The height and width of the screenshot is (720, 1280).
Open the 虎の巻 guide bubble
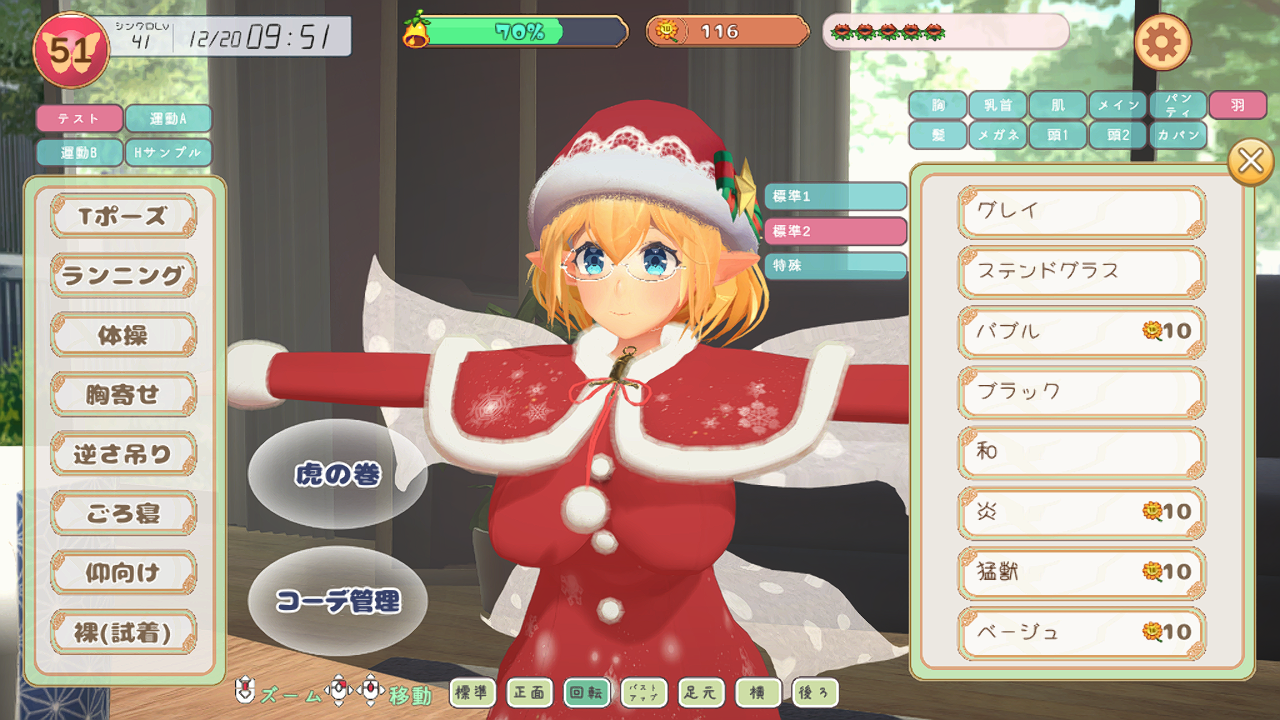click(x=337, y=474)
